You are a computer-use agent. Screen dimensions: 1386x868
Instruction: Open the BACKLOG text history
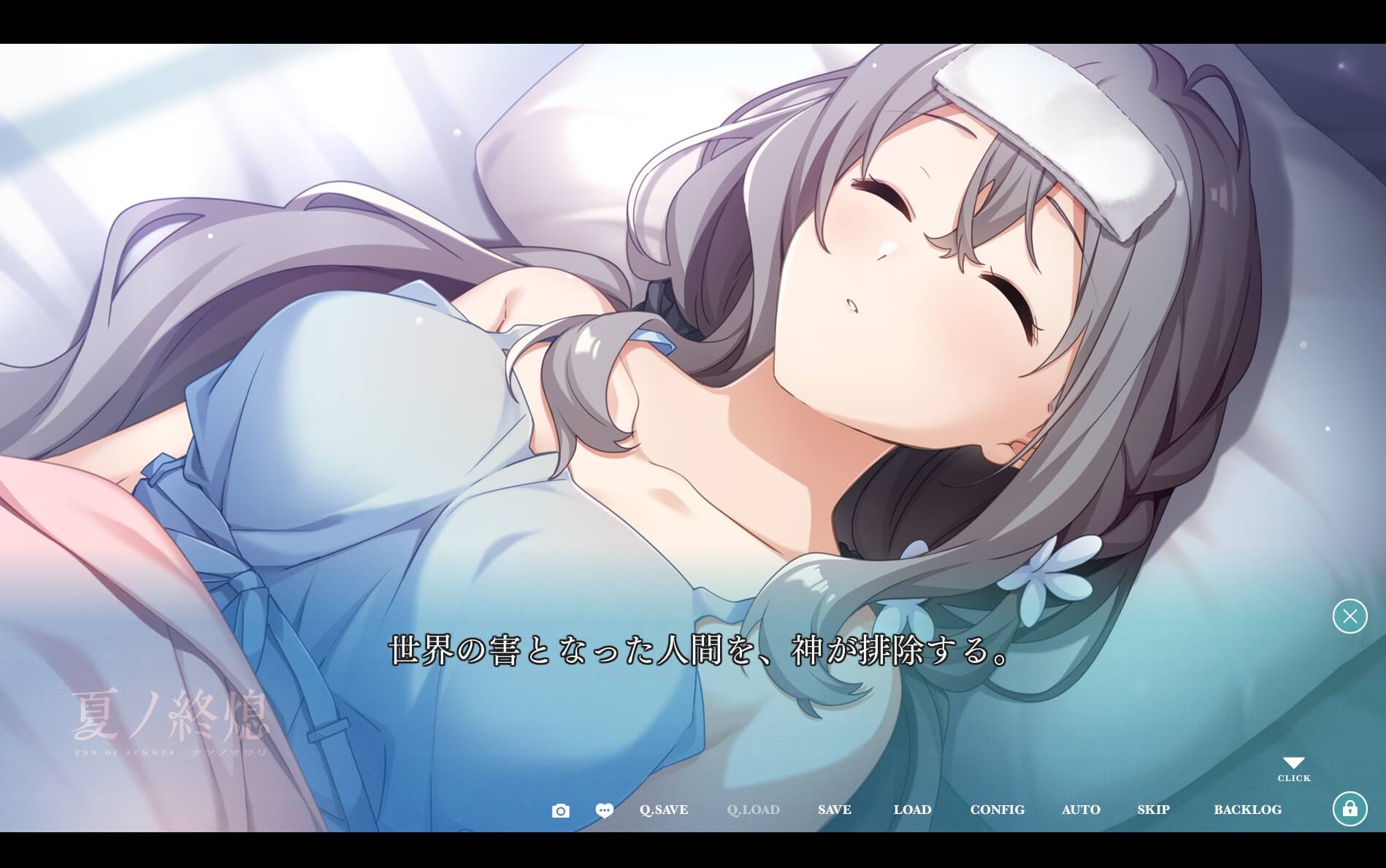pos(1249,810)
